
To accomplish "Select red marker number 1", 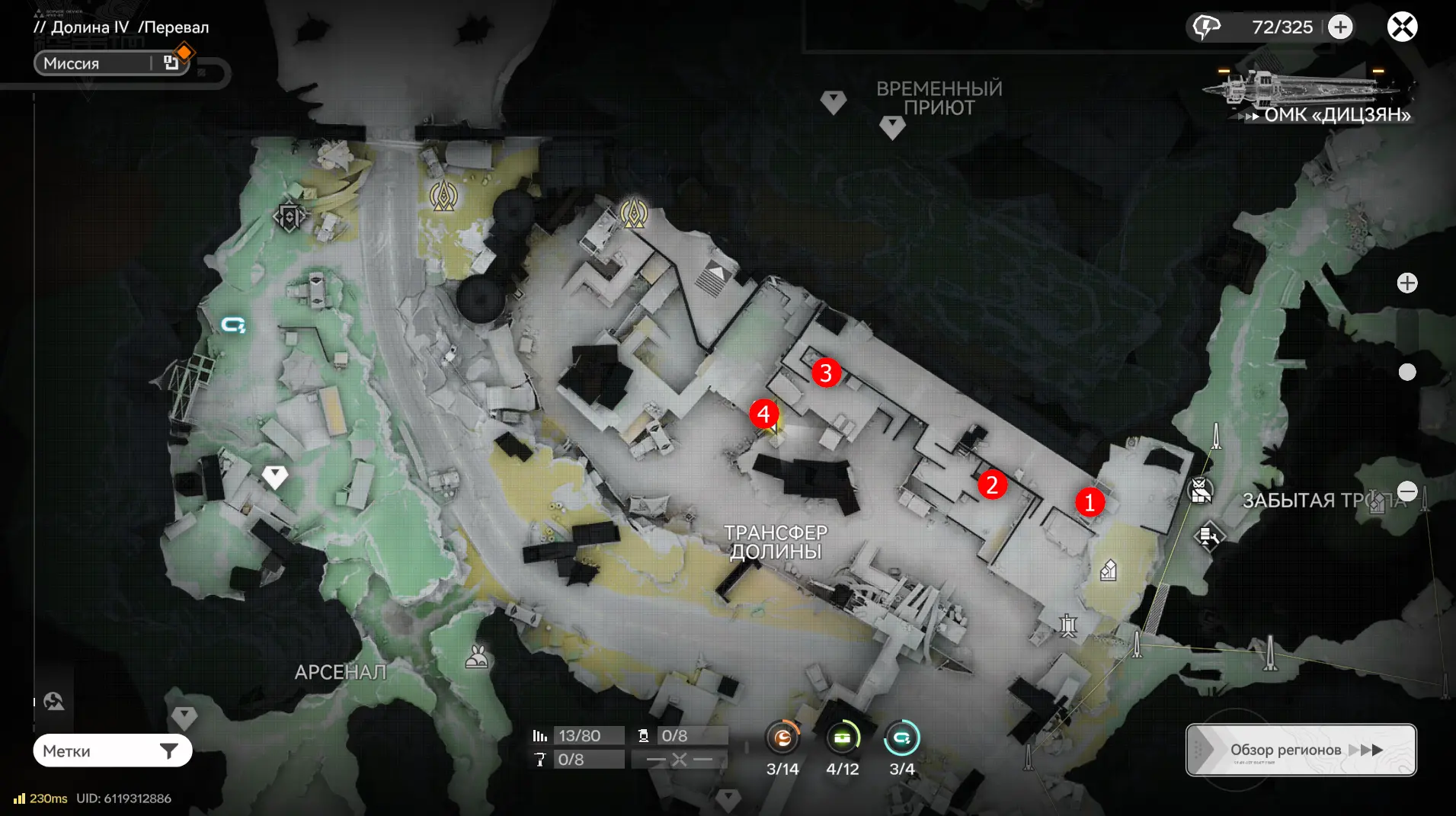I will coord(1090,502).
